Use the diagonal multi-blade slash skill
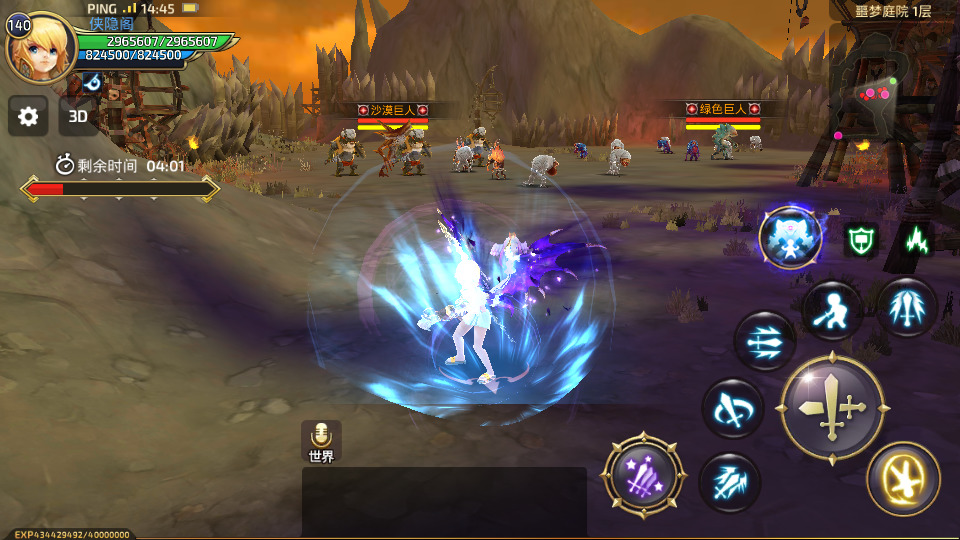 click(730, 483)
